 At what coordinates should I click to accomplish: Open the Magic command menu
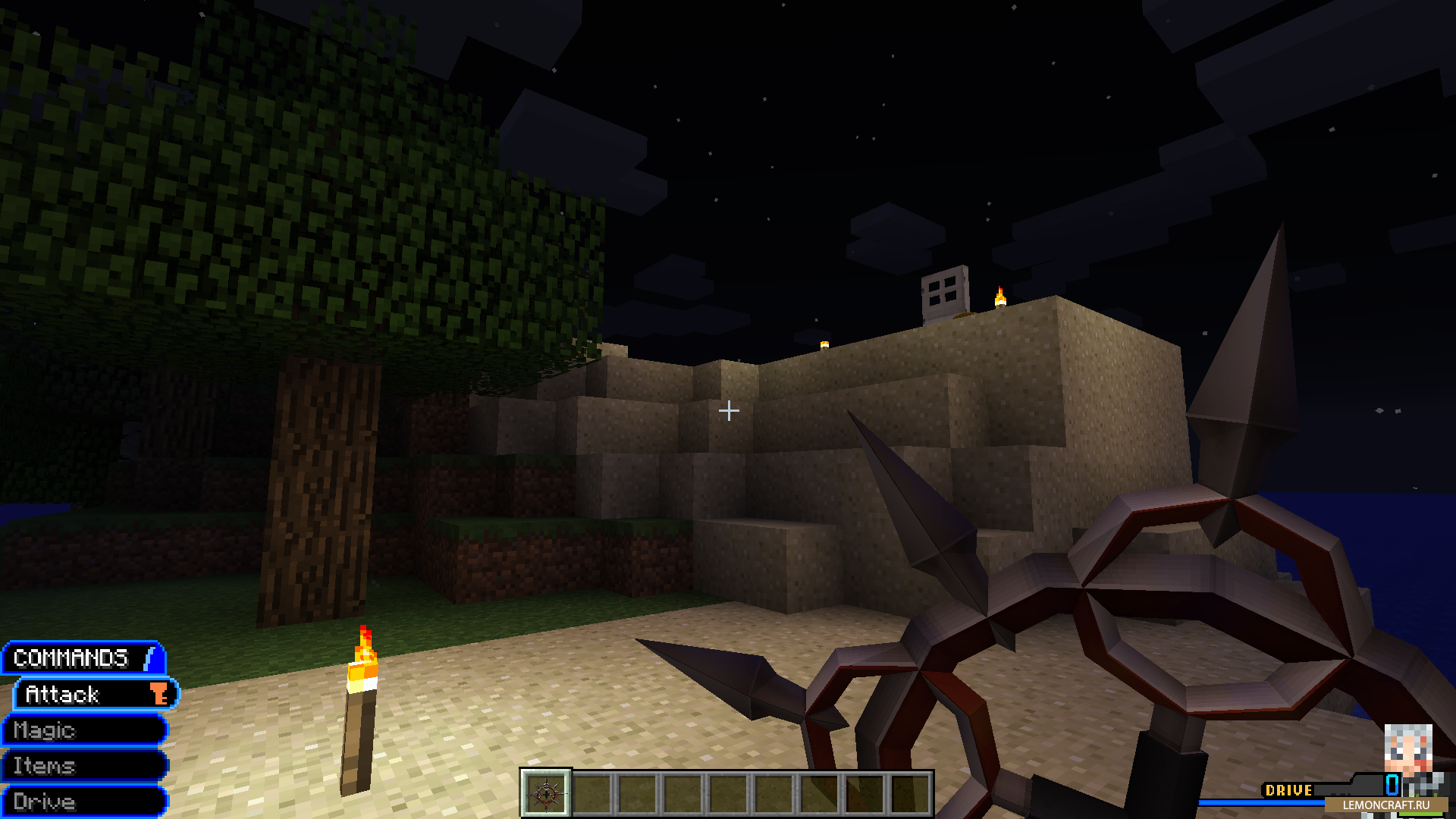pos(83,730)
